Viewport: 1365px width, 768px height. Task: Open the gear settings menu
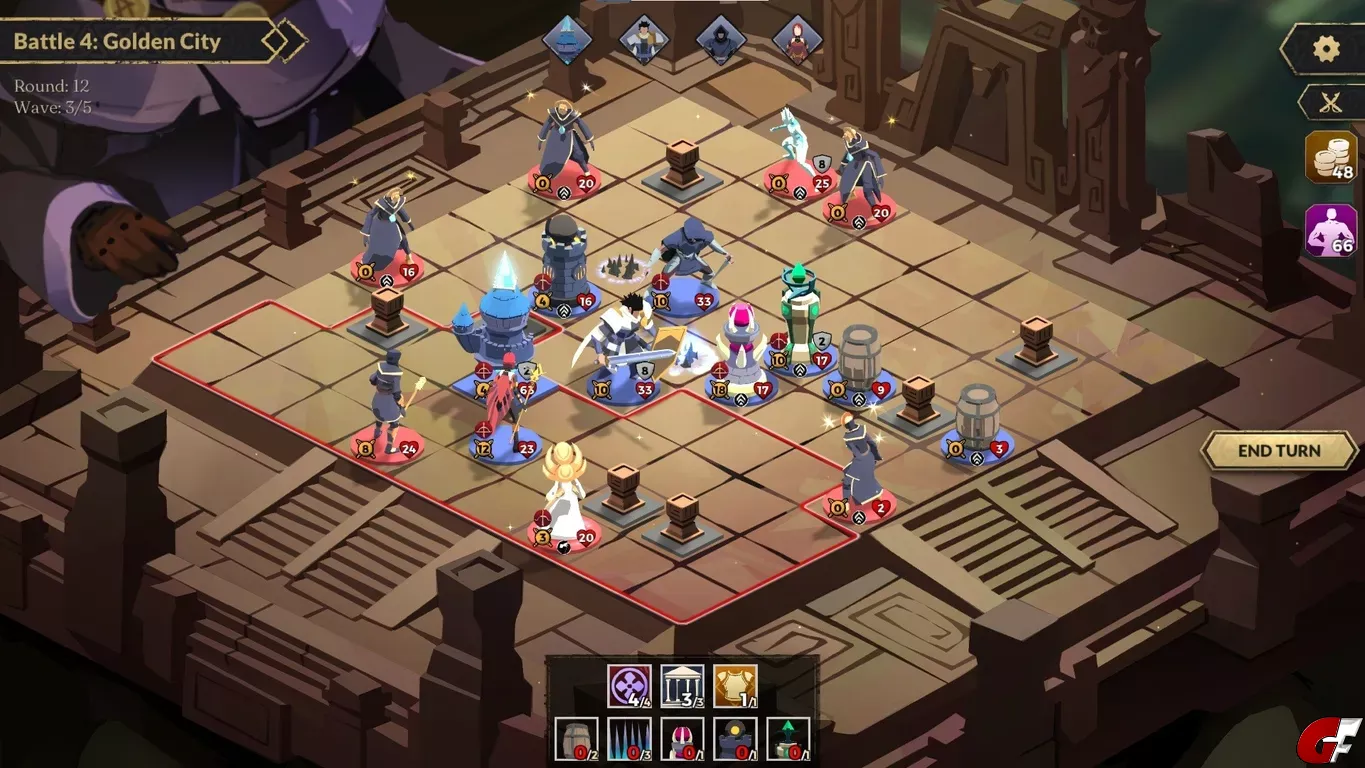tap(1326, 49)
